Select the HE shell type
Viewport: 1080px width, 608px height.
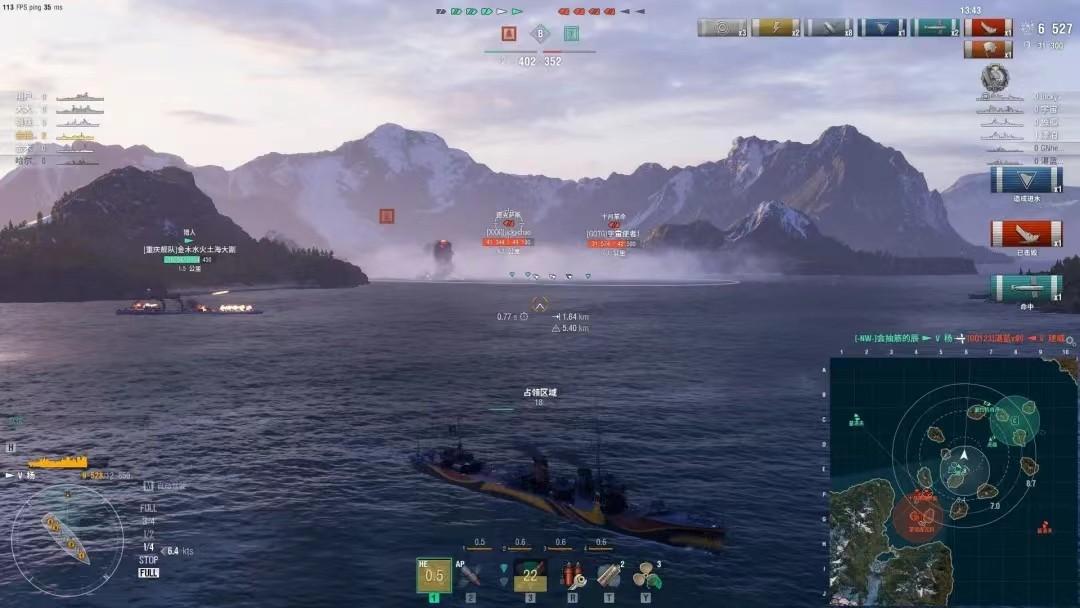coord(434,575)
